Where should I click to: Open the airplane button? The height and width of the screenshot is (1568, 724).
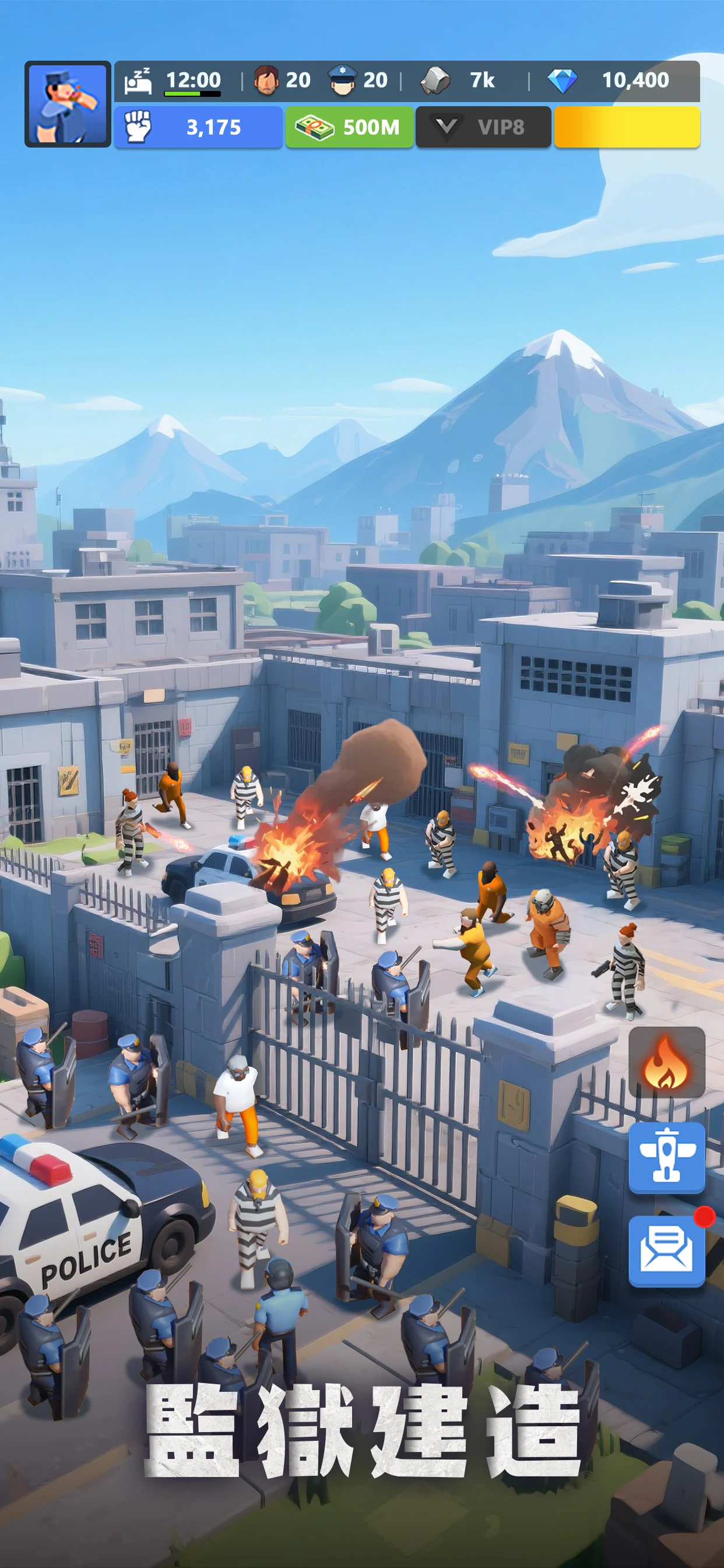point(666,1157)
